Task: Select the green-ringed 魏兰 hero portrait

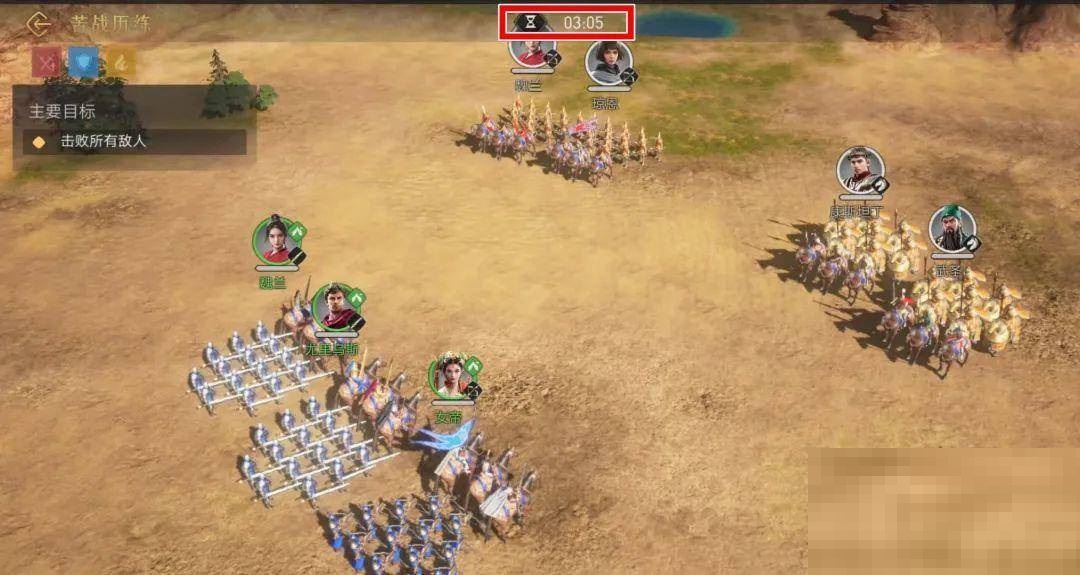Action: (277, 241)
